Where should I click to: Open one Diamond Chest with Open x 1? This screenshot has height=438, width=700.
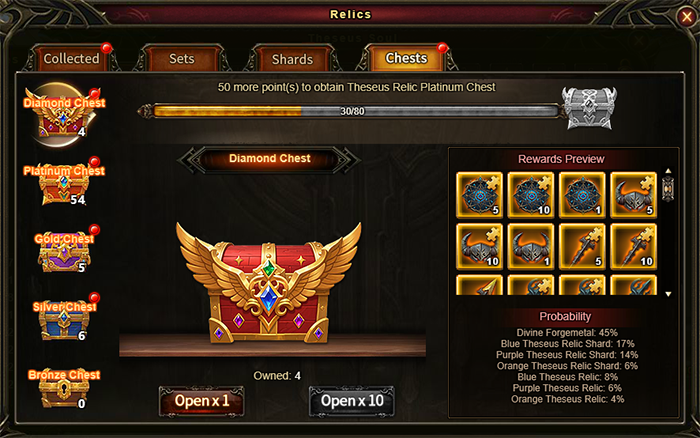[201, 402]
